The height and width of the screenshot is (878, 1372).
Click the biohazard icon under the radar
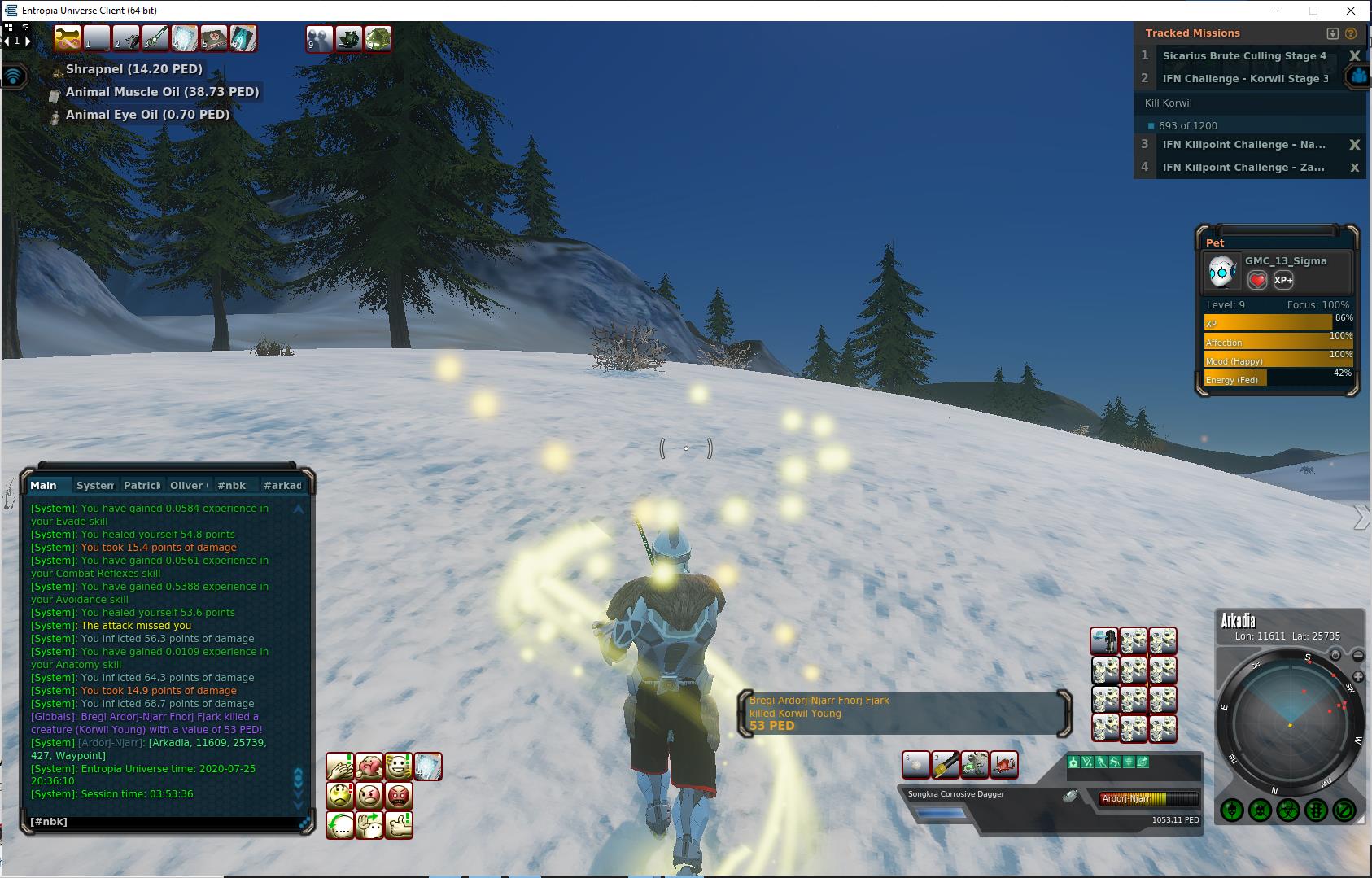(x=1287, y=810)
